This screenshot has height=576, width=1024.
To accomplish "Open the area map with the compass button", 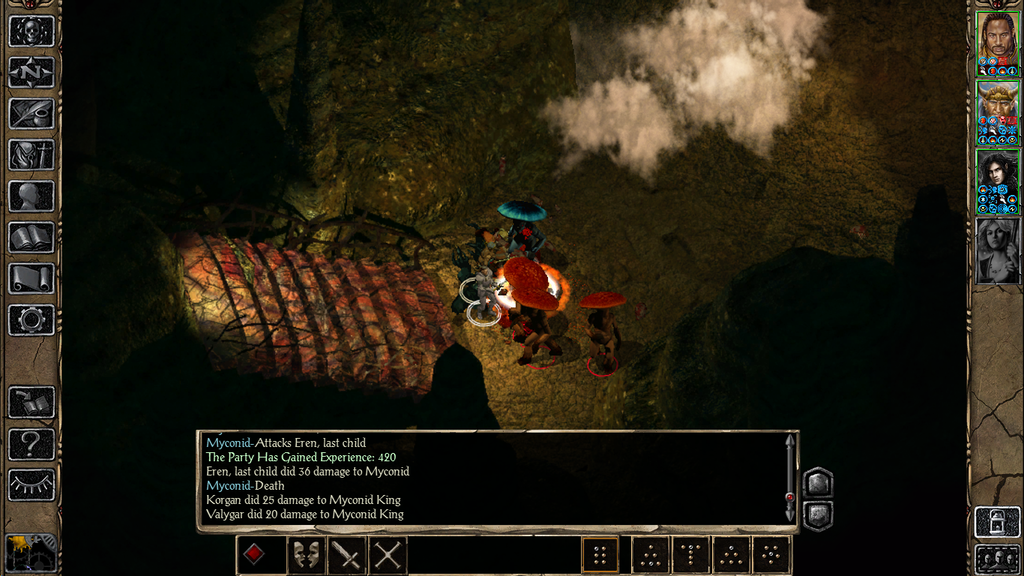I will point(31,72).
